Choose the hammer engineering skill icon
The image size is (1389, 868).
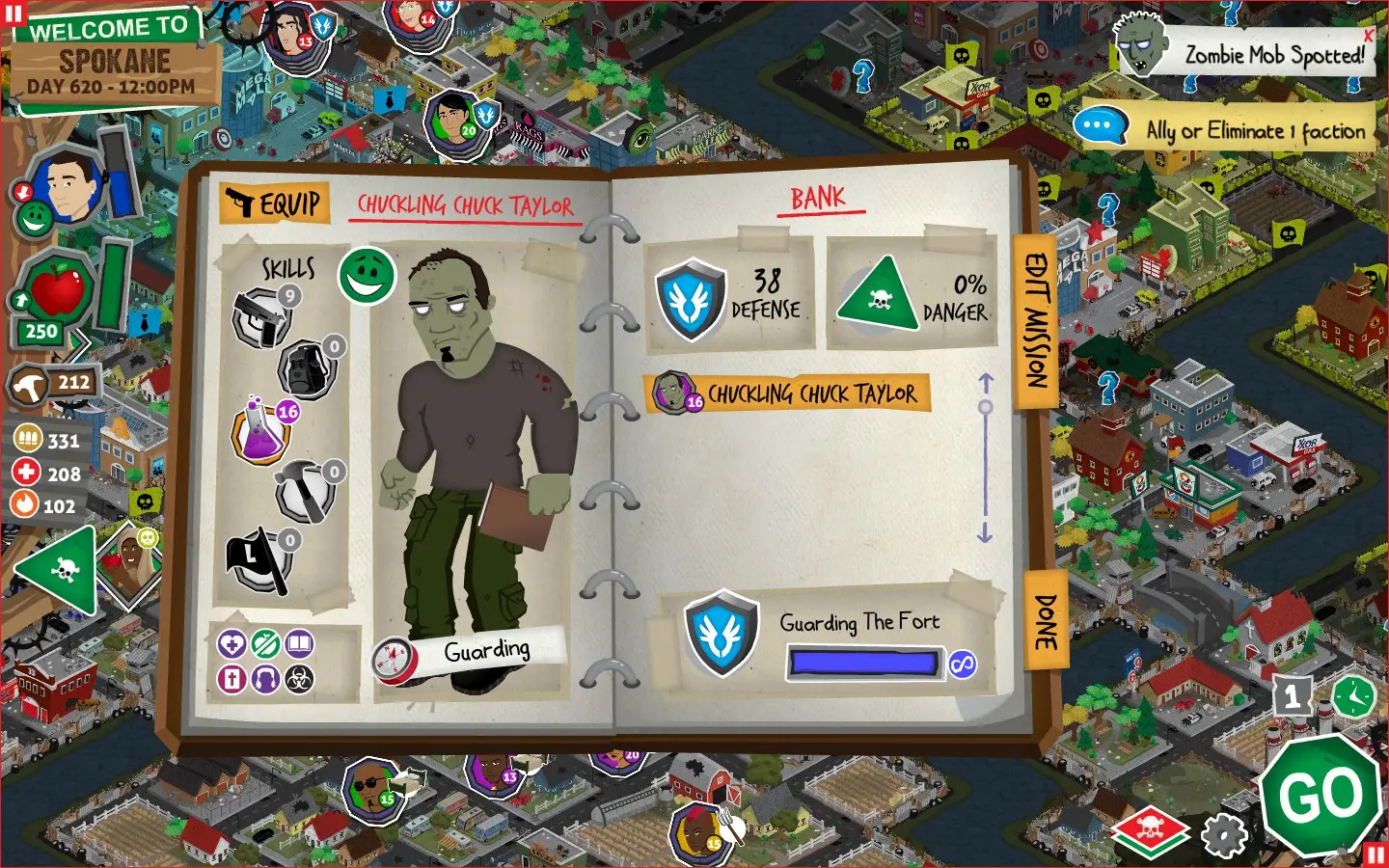306,492
